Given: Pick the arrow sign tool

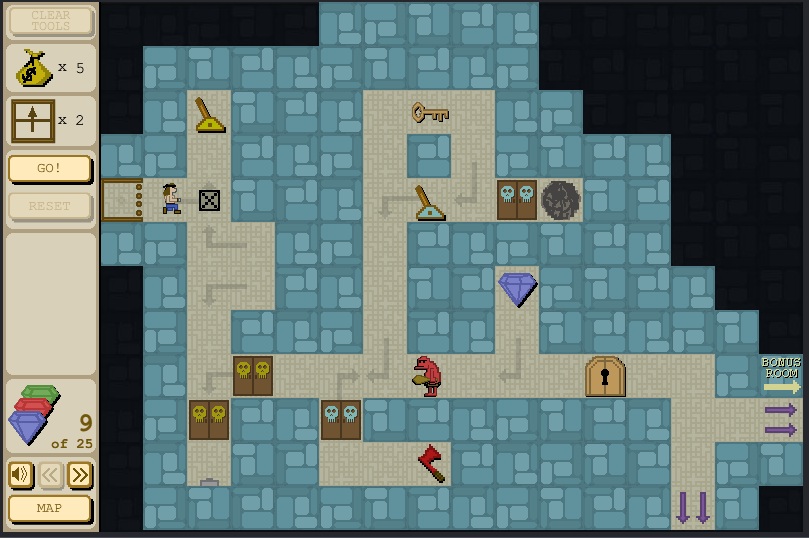Looking at the screenshot, I should coord(33,121).
